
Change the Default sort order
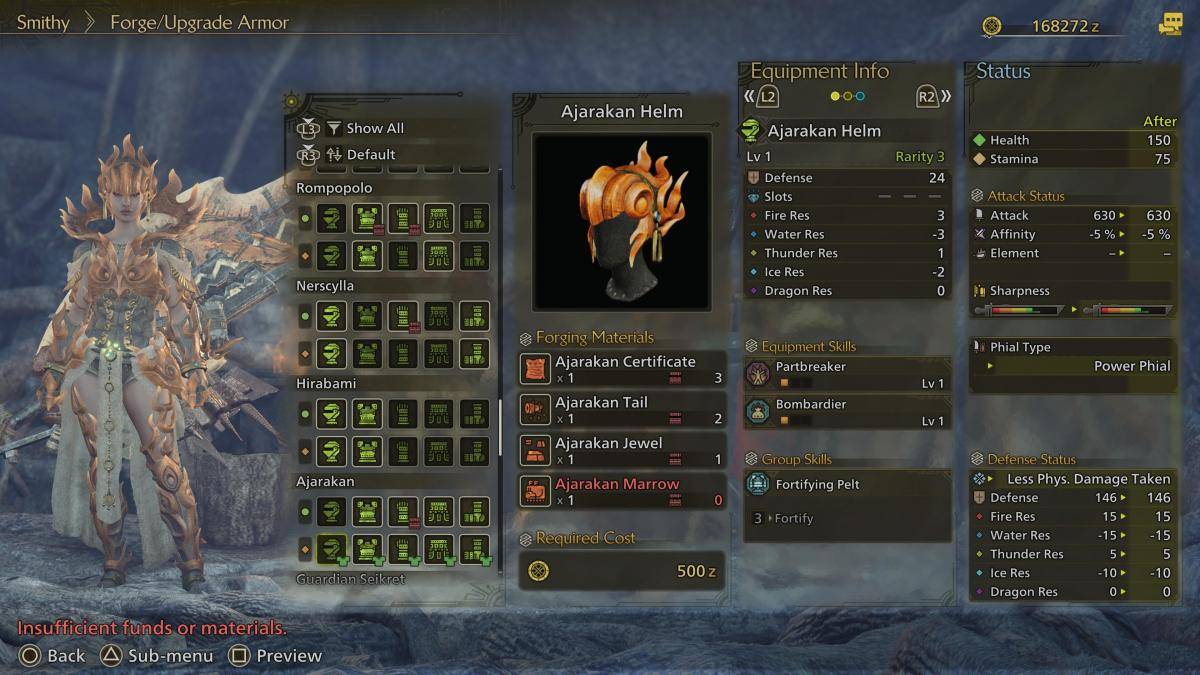(x=370, y=155)
